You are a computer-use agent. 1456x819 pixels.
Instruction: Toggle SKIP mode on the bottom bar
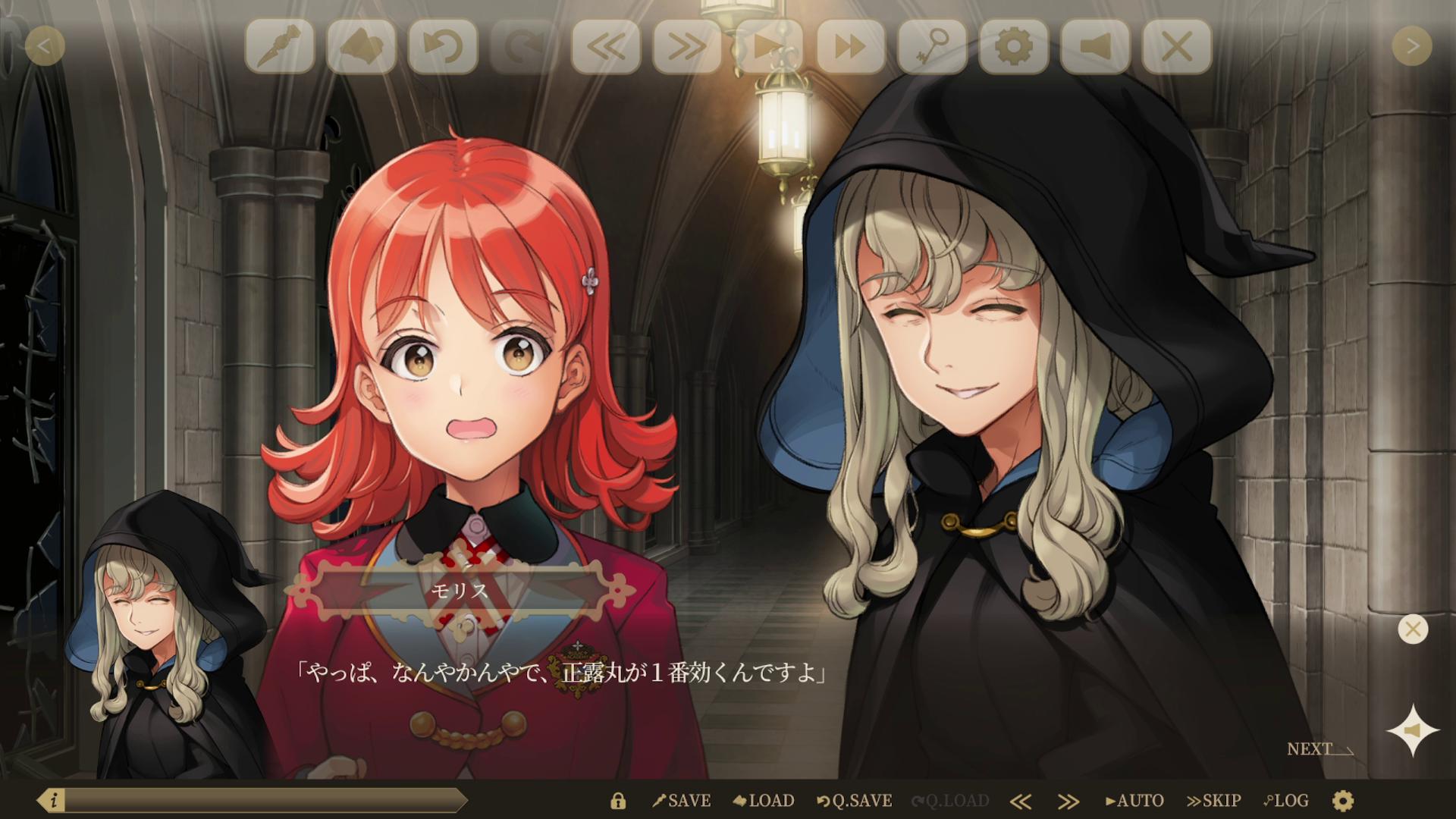pos(1213,800)
